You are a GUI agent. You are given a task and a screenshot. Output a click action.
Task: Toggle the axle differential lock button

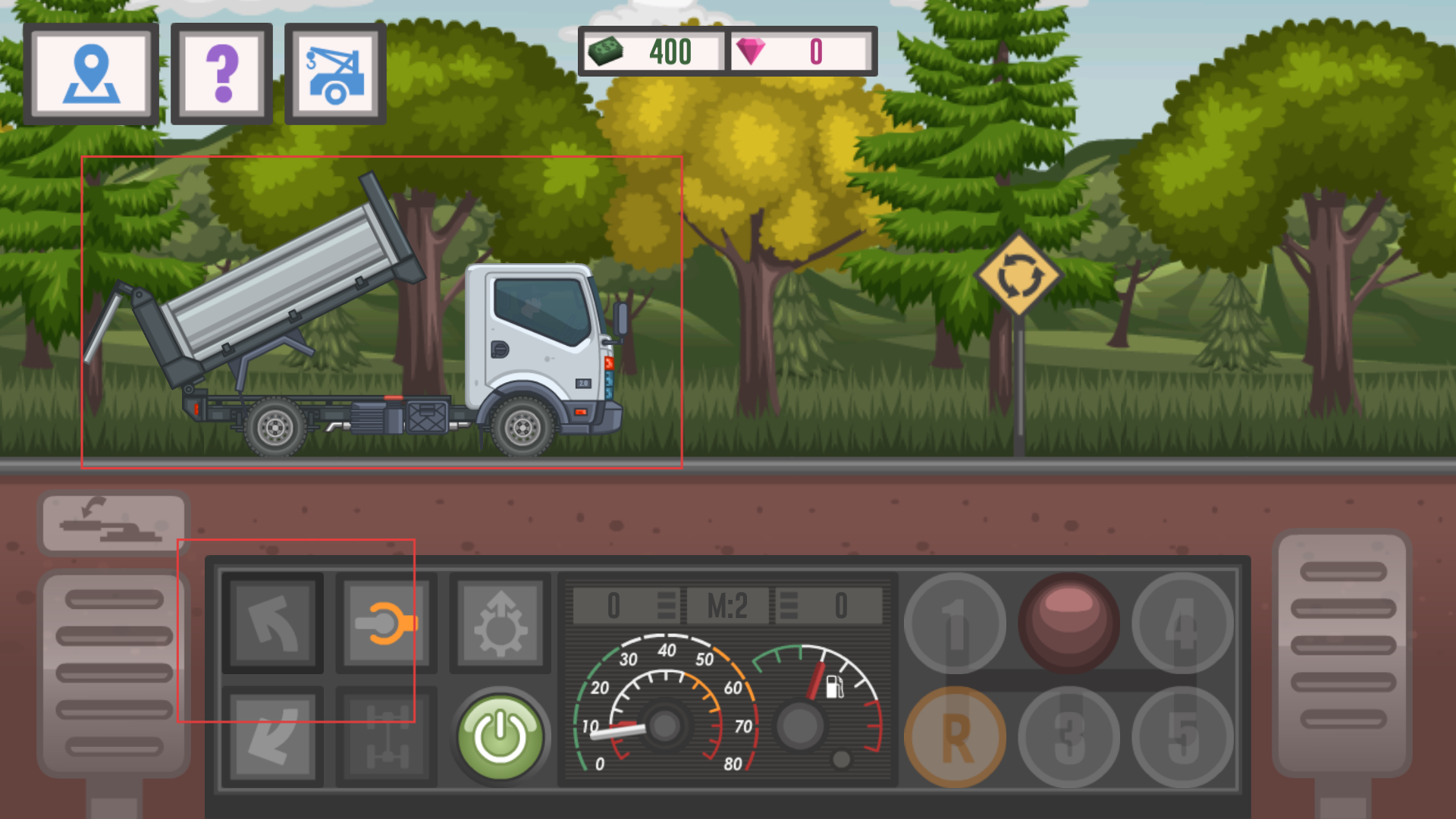point(387,736)
